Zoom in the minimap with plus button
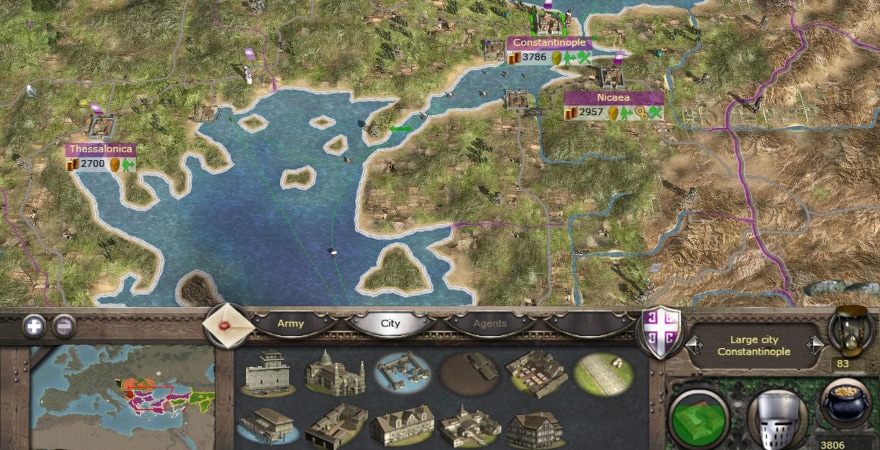The width and height of the screenshot is (880, 450). point(34,326)
